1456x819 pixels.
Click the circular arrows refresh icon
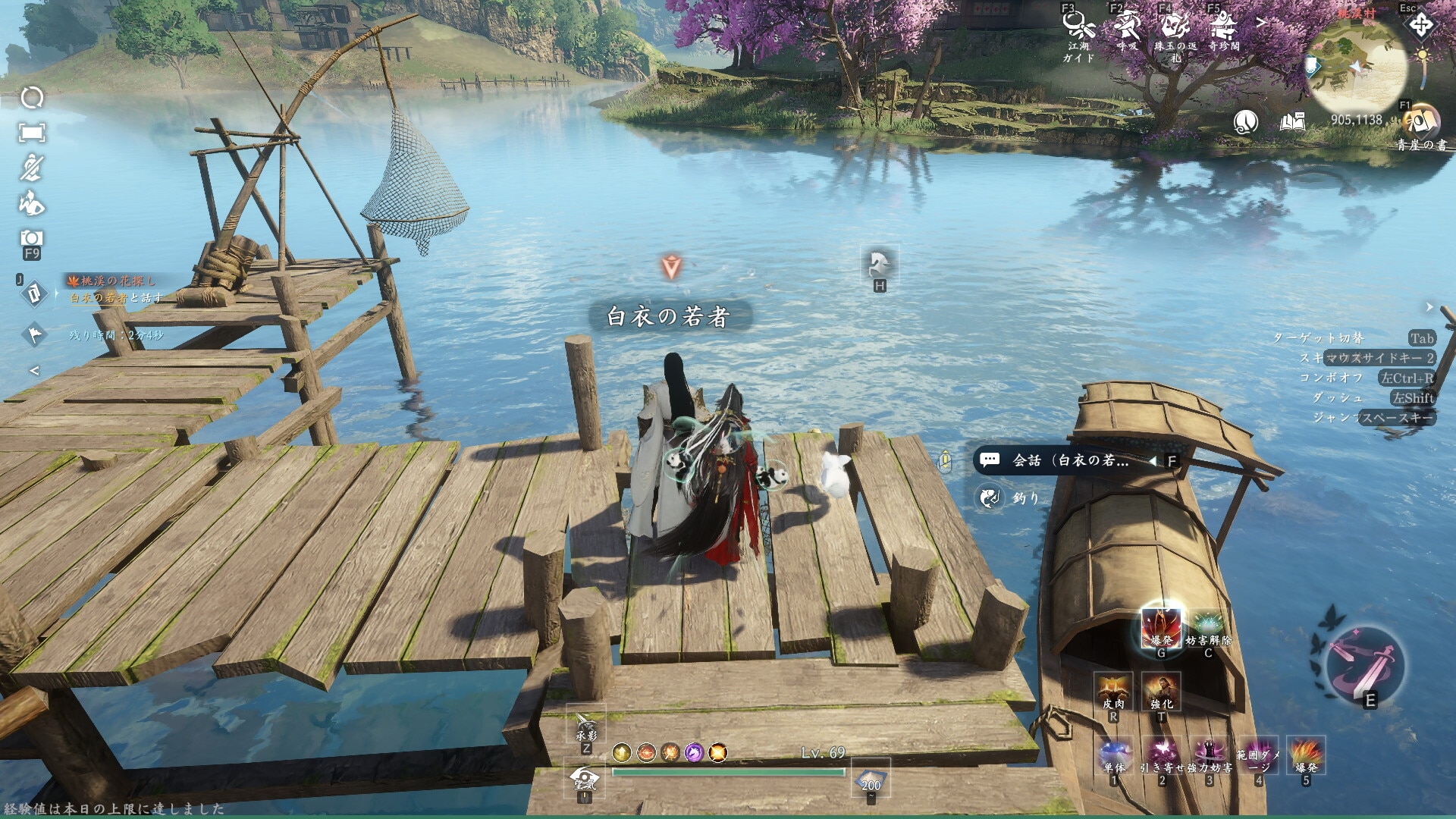[x=32, y=98]
